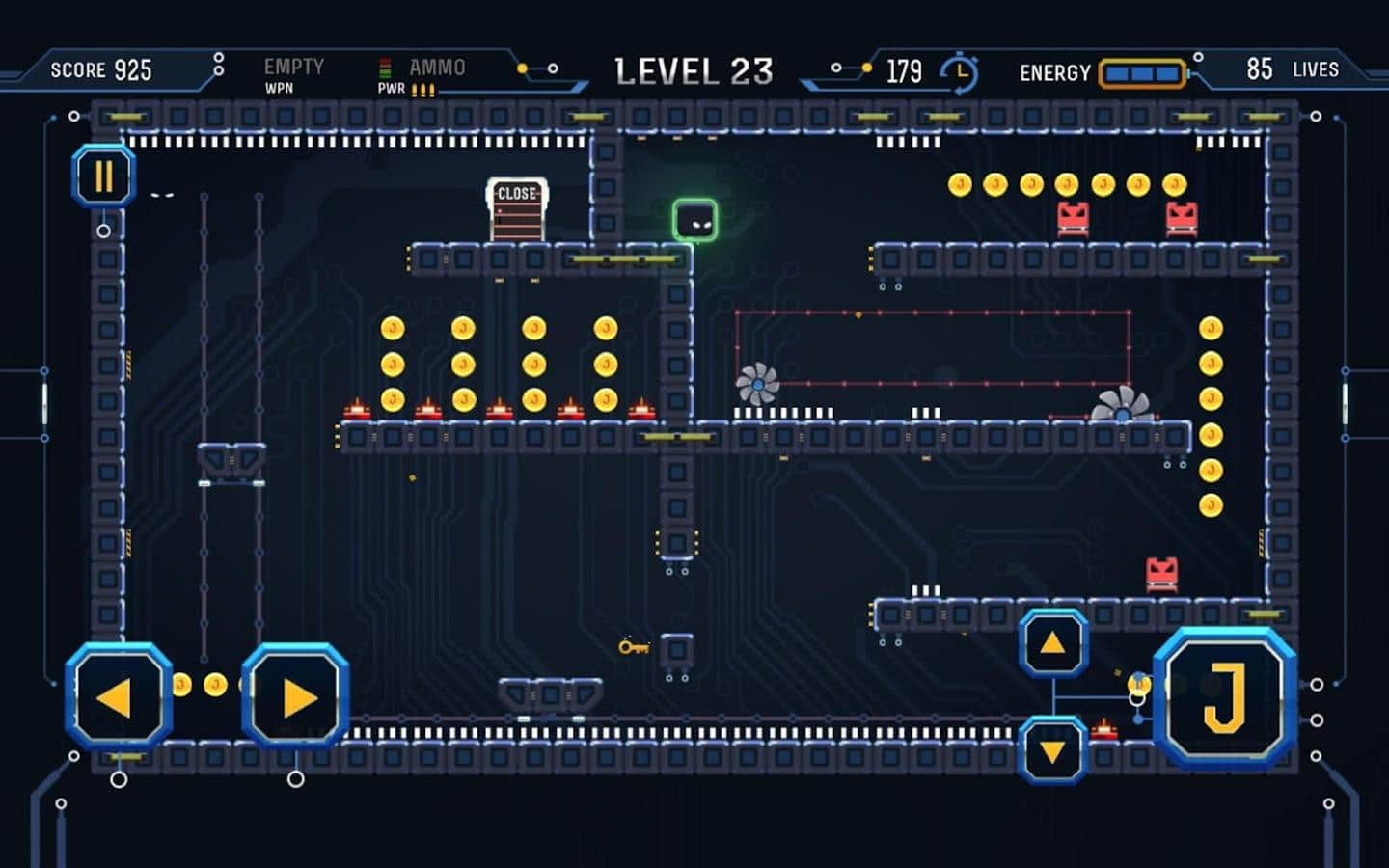
Task: Hit the down arrow button
Action: [x=1053, y=750]
